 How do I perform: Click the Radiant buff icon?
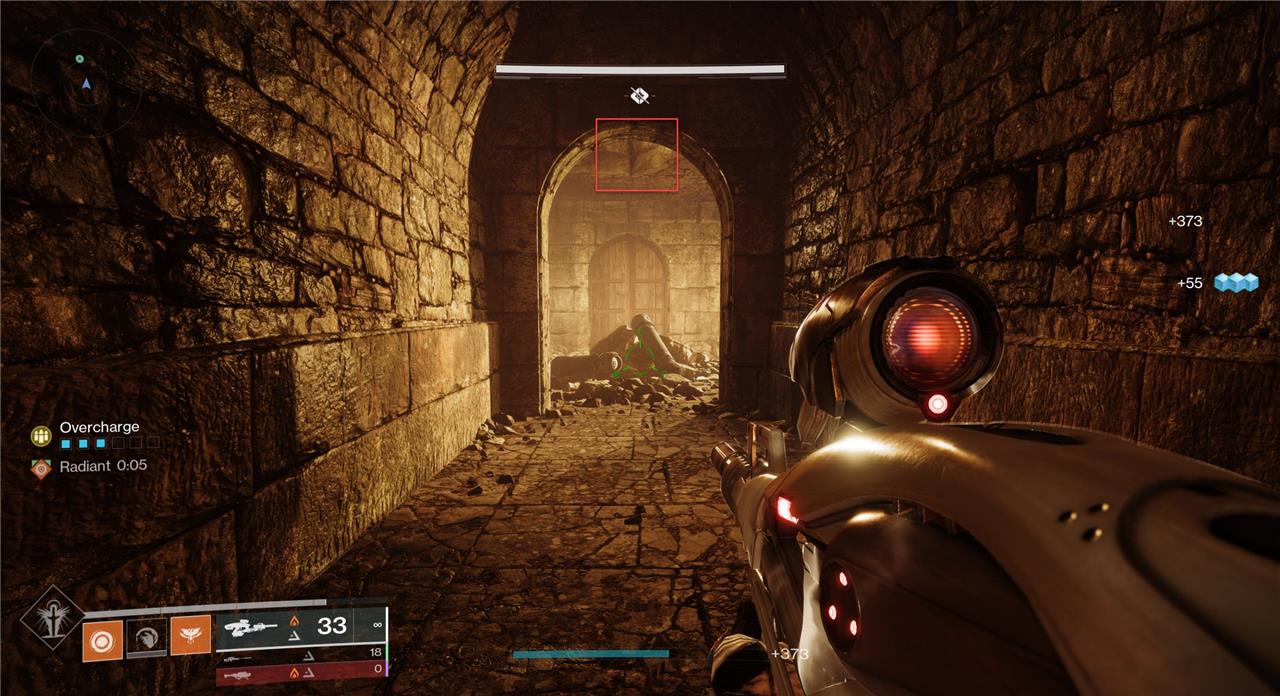[41, 467]
